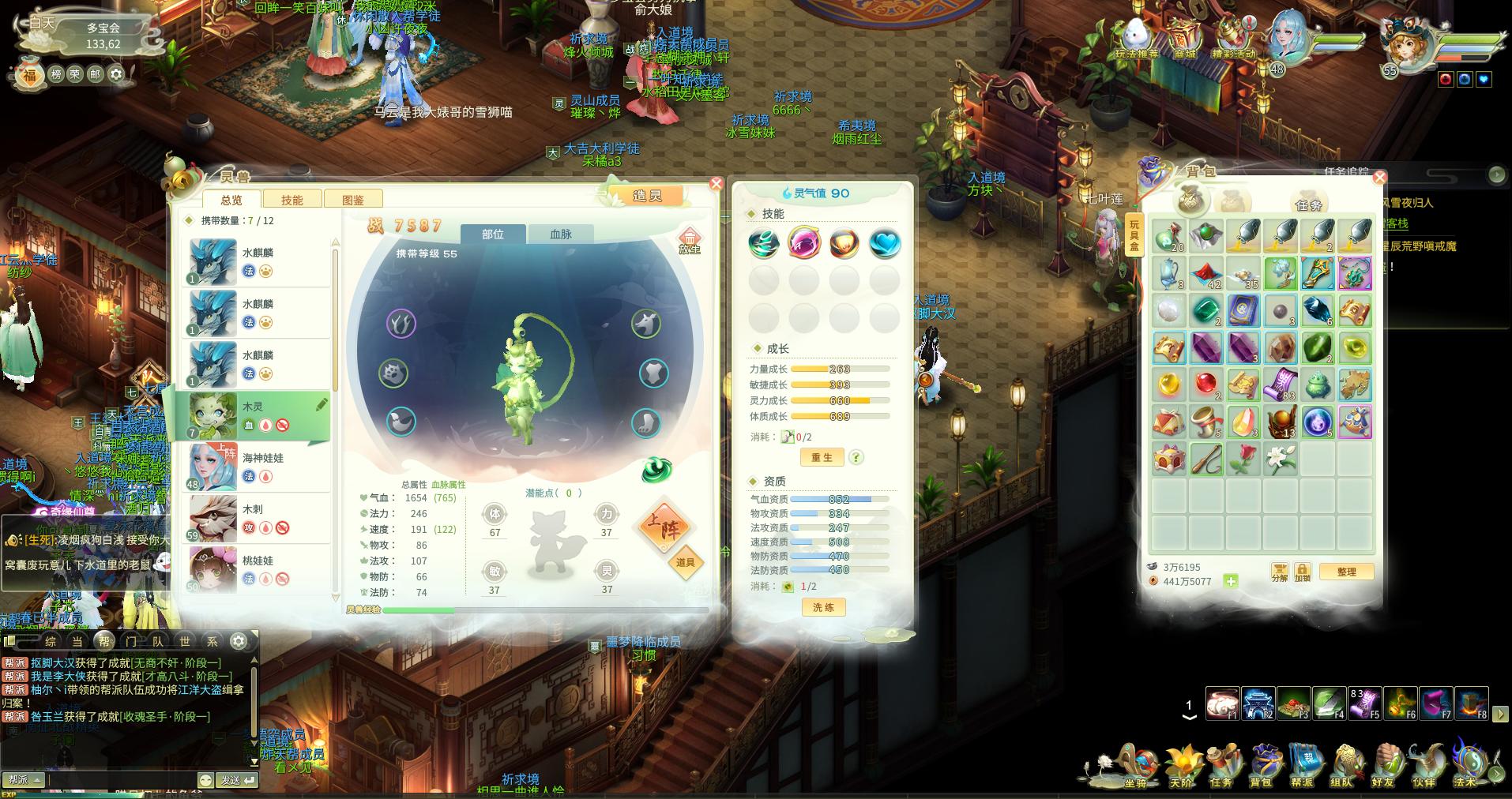Close the 背包 inventory window

pyautogui.click(x=1379, y=178)
